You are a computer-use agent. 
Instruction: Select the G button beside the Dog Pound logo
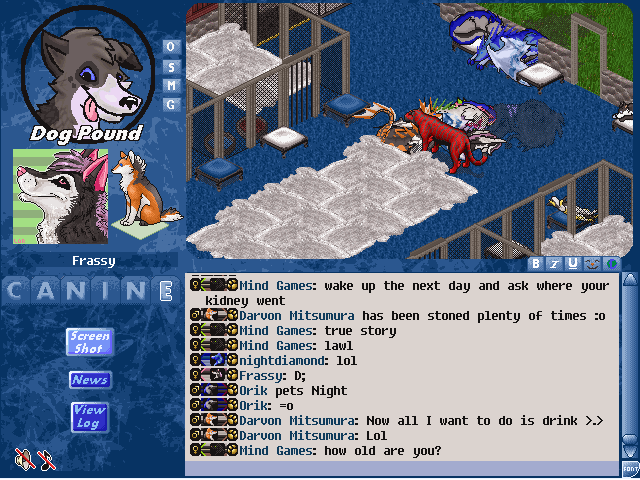170,104
